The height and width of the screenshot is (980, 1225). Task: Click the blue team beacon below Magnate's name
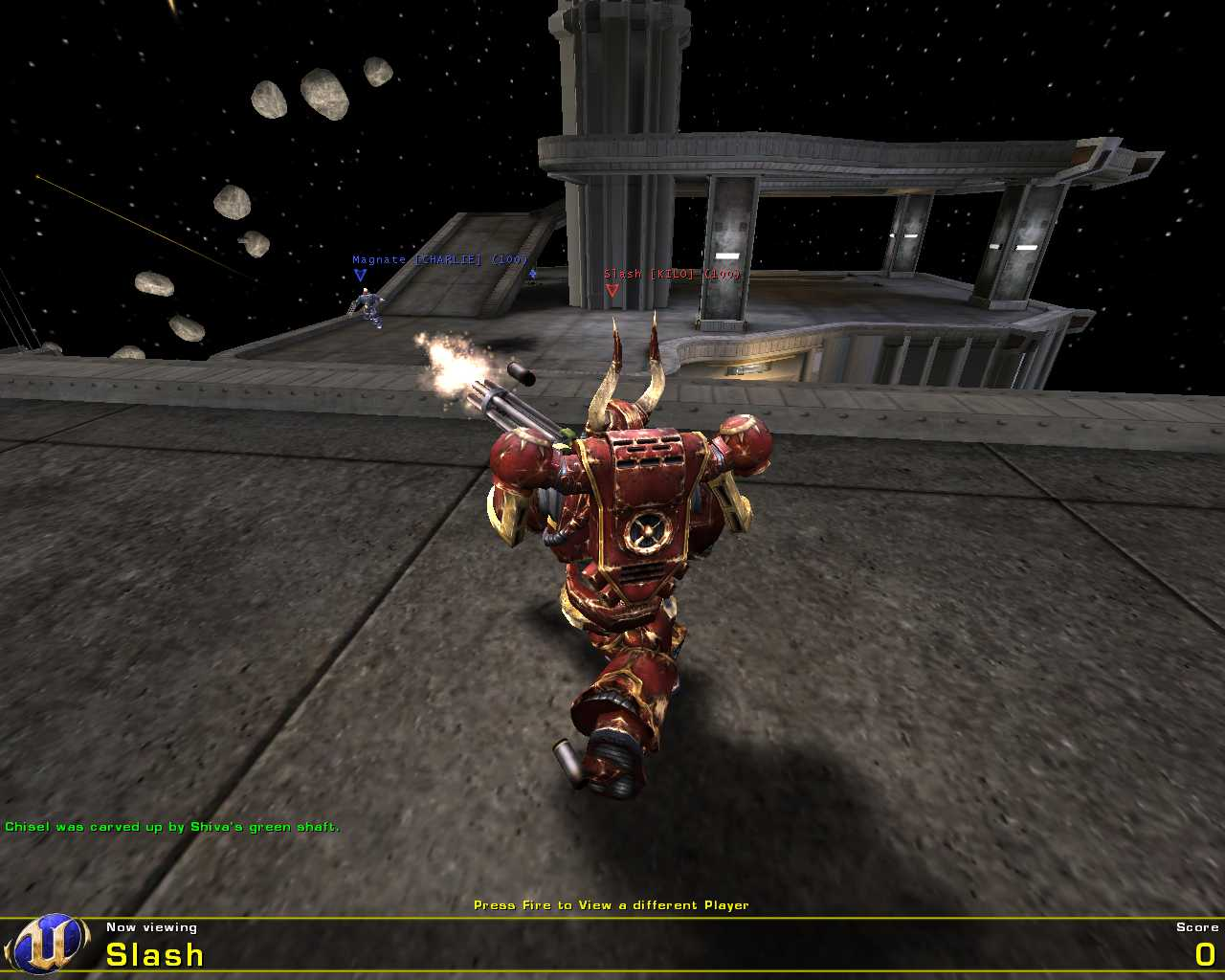point(360,275)
